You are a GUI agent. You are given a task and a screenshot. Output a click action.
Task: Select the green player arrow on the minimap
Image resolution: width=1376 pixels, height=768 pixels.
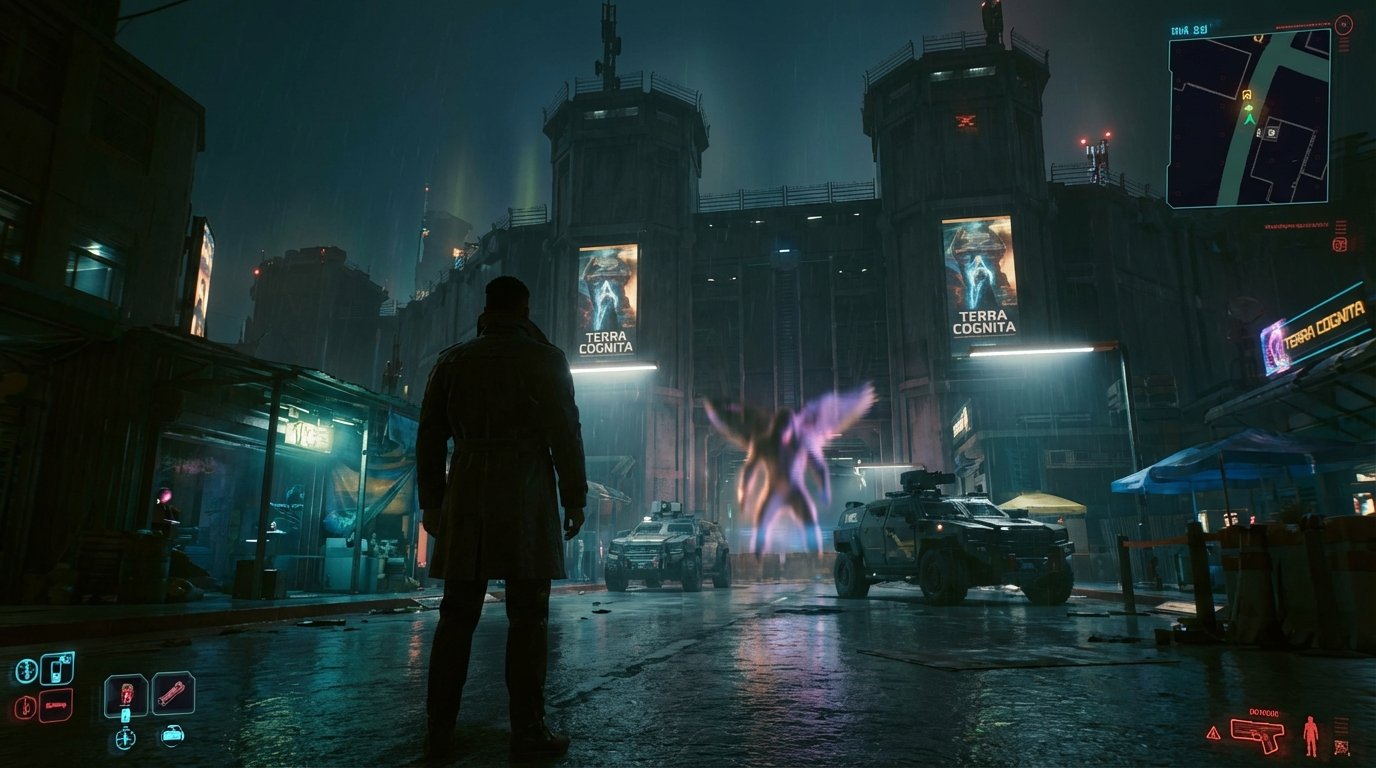tap(1248, 119)
